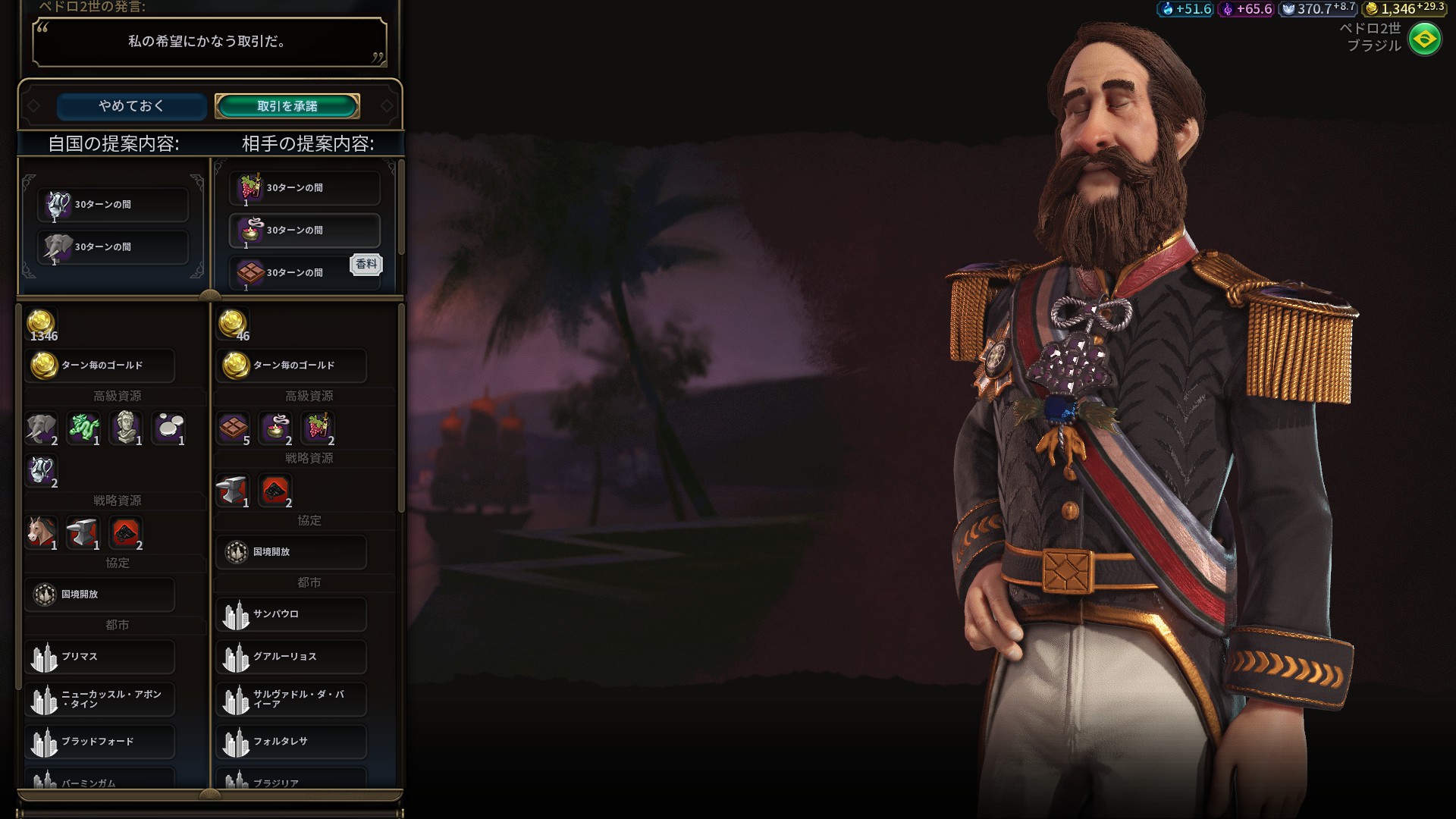Remove the 30-turn wine item from their offer
The image size is (1456, 819).
coord(305,188)
